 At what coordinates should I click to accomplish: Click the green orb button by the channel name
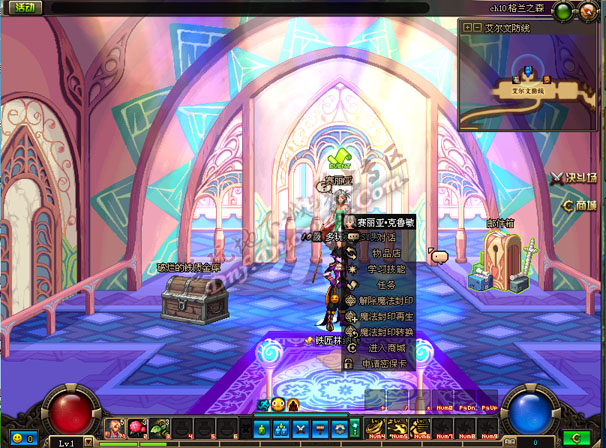(x=562, y=11)
